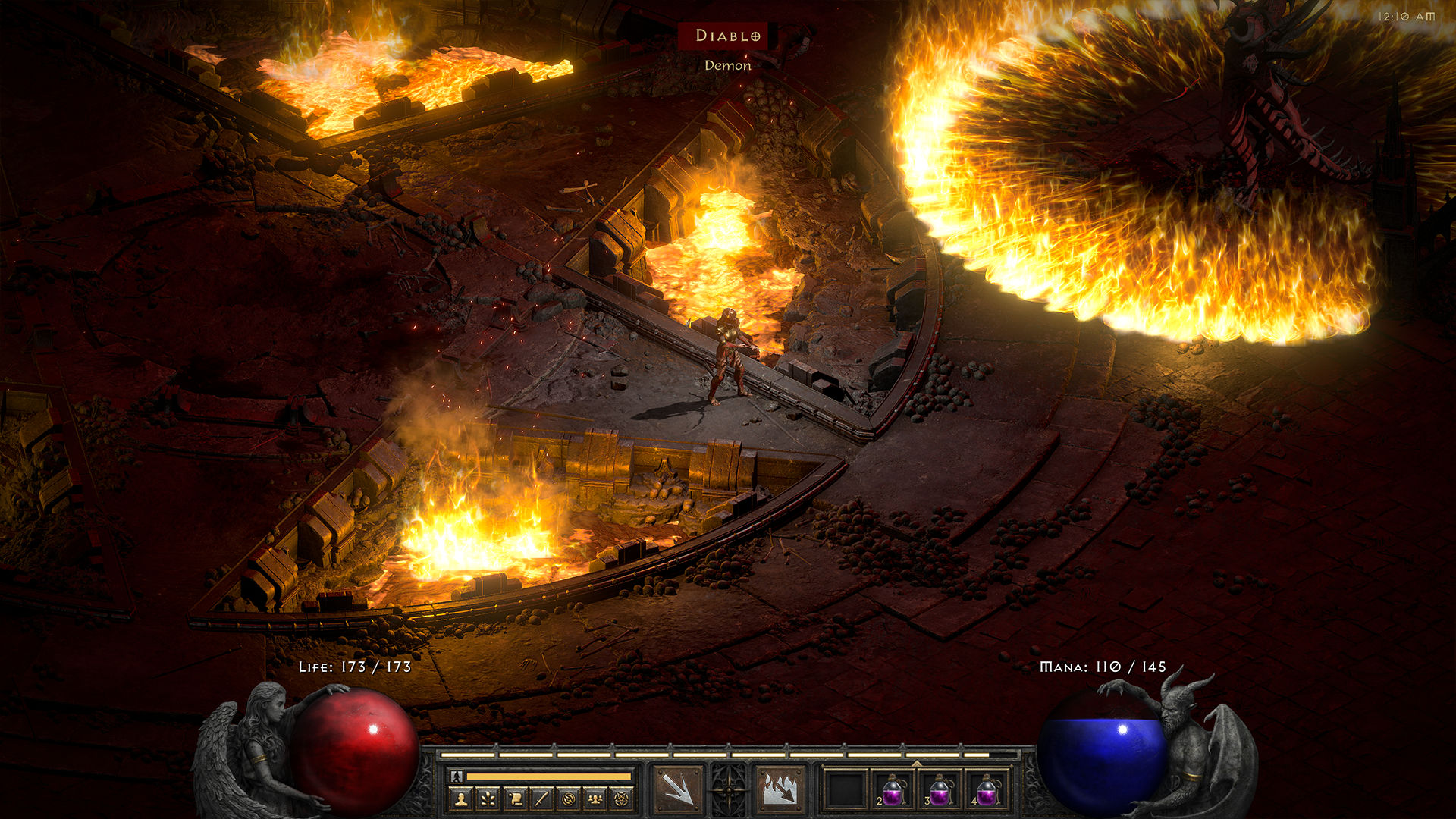Select the right-click fire arrow skill

780,789
